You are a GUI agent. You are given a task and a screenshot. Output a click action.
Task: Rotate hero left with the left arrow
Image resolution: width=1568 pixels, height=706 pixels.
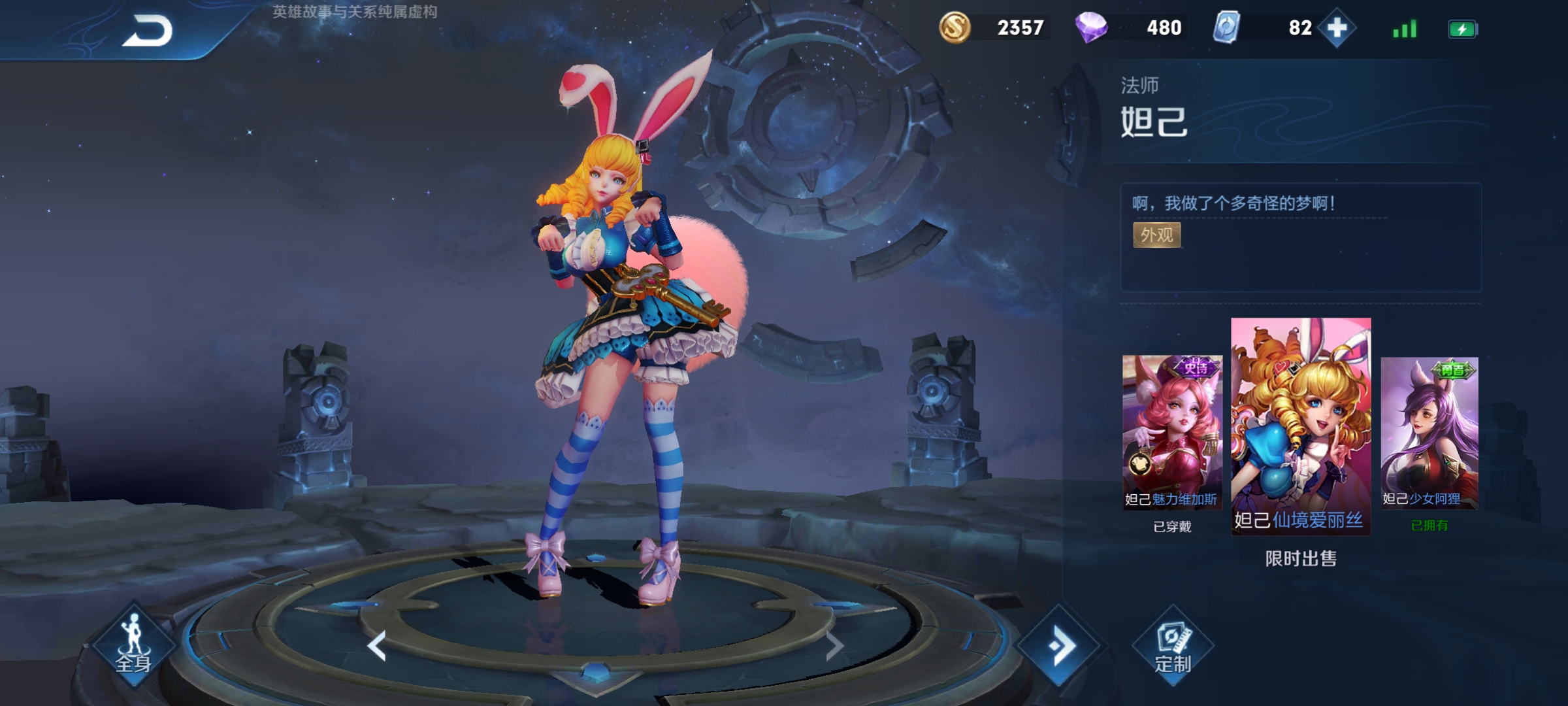(377, 646)
